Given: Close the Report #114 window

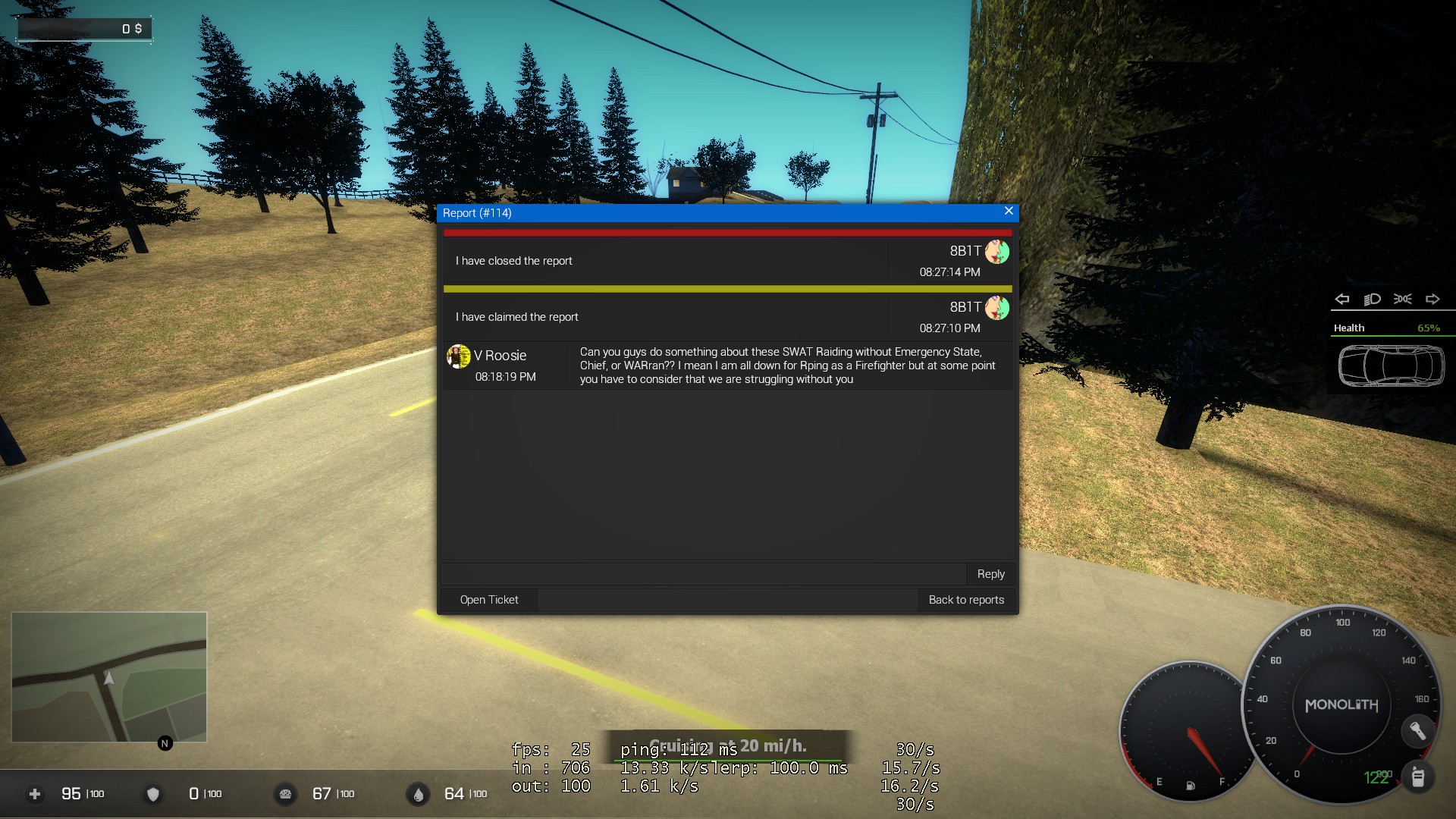Looking at the screenshot, I should [x=1009, y=212].
